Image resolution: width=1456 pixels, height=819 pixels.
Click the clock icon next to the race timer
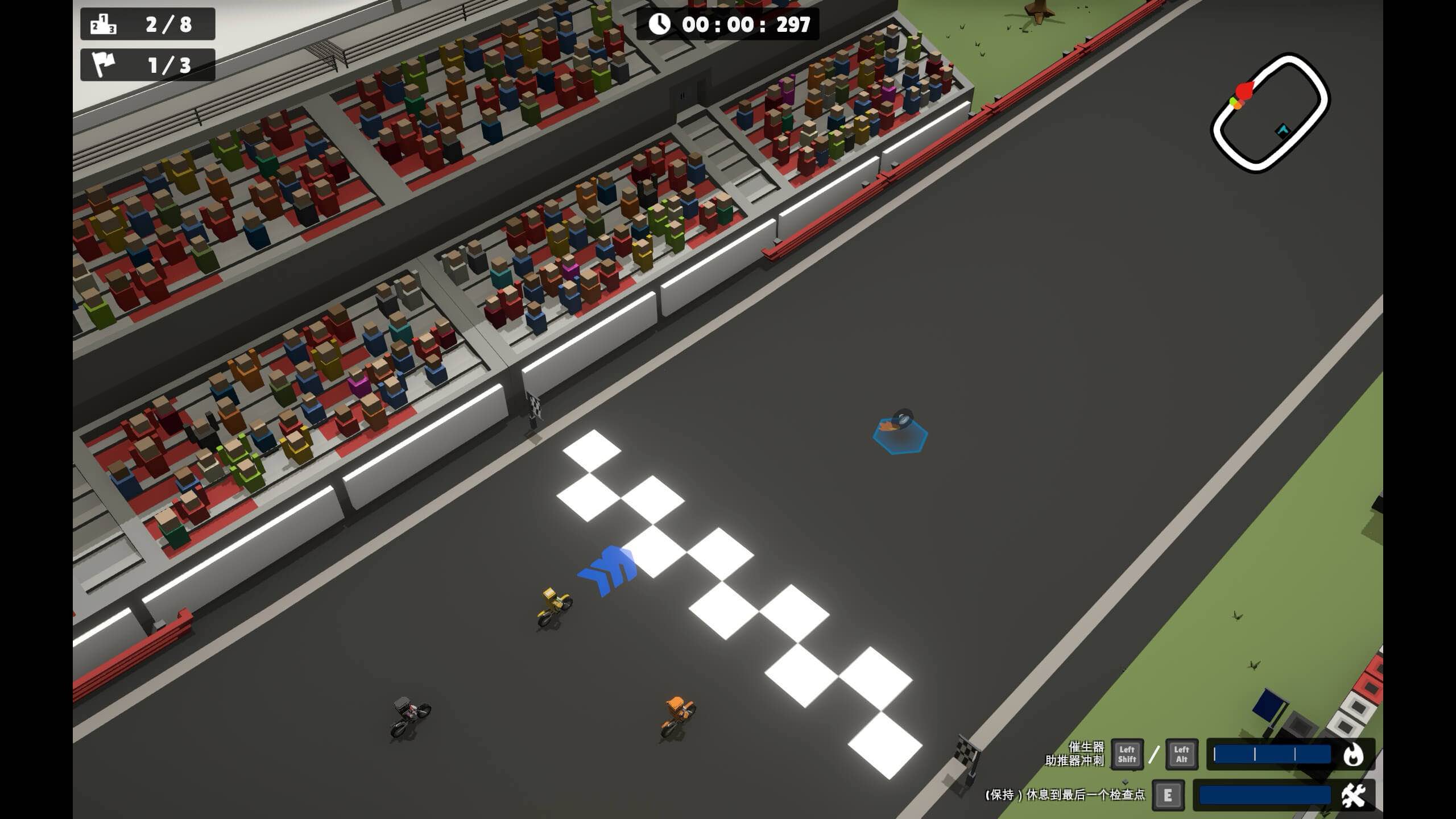click(660, 24)
